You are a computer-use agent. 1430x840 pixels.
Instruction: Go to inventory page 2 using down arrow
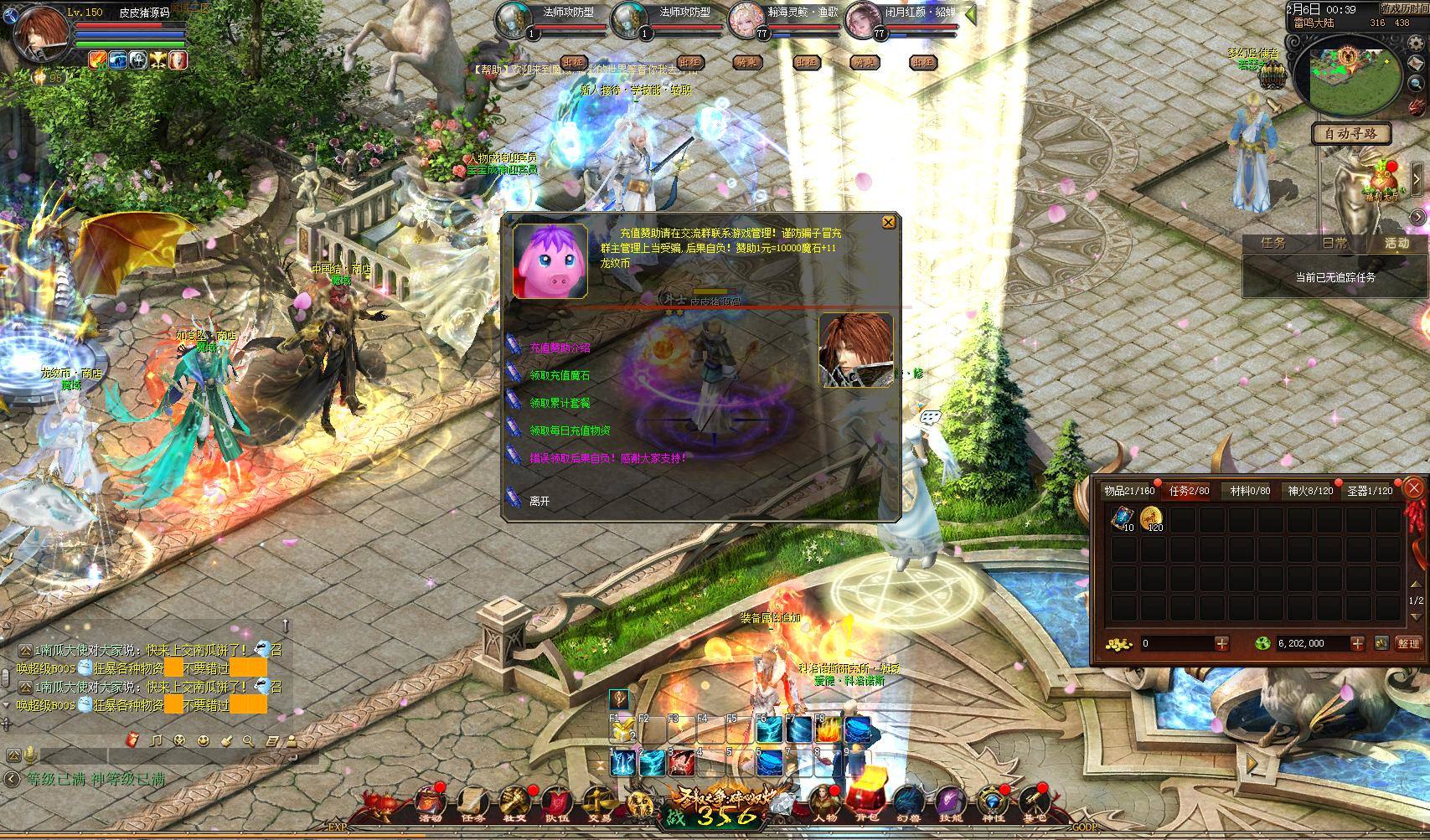1416,617
